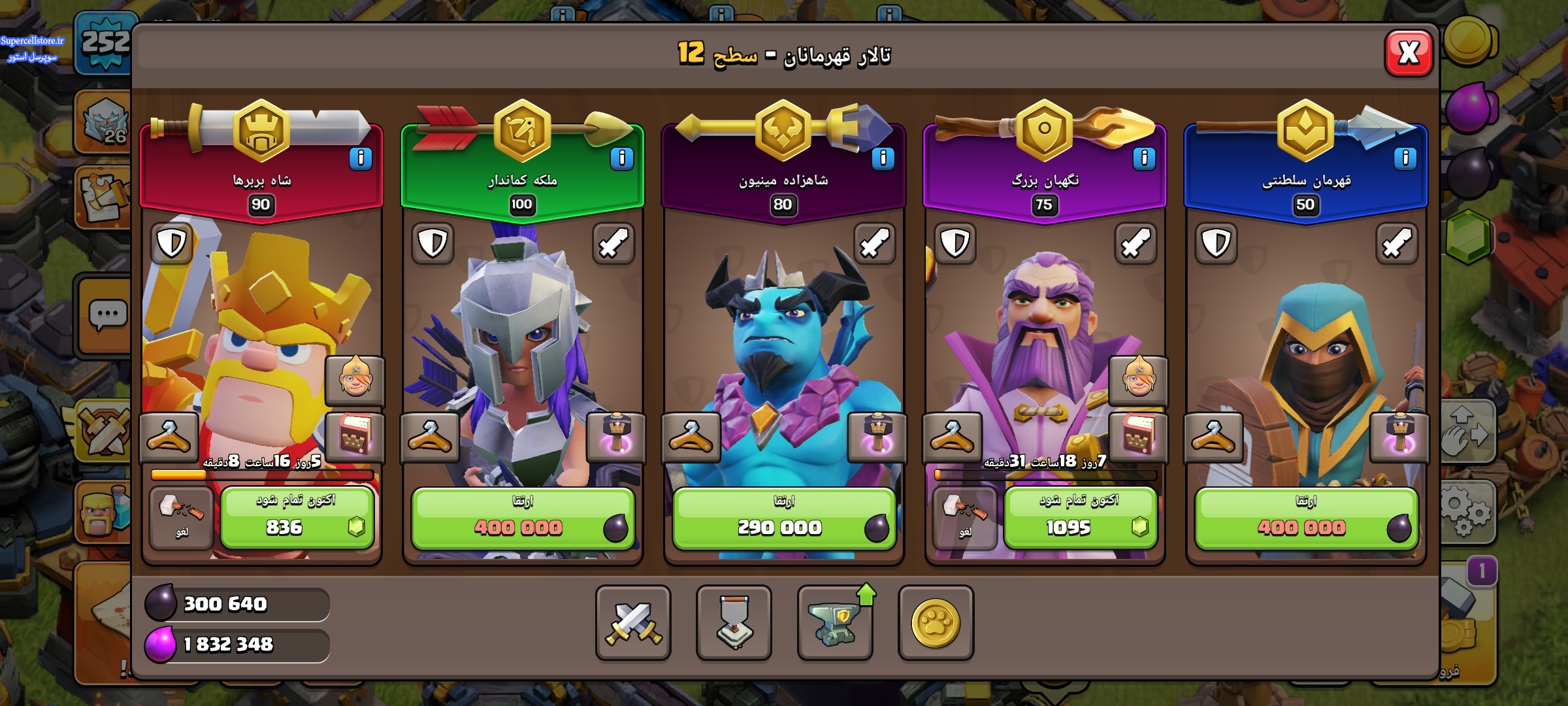The image size is (1568, 706).
Task: Toggle Minion Prince sword mode icon
Action: 874,244
